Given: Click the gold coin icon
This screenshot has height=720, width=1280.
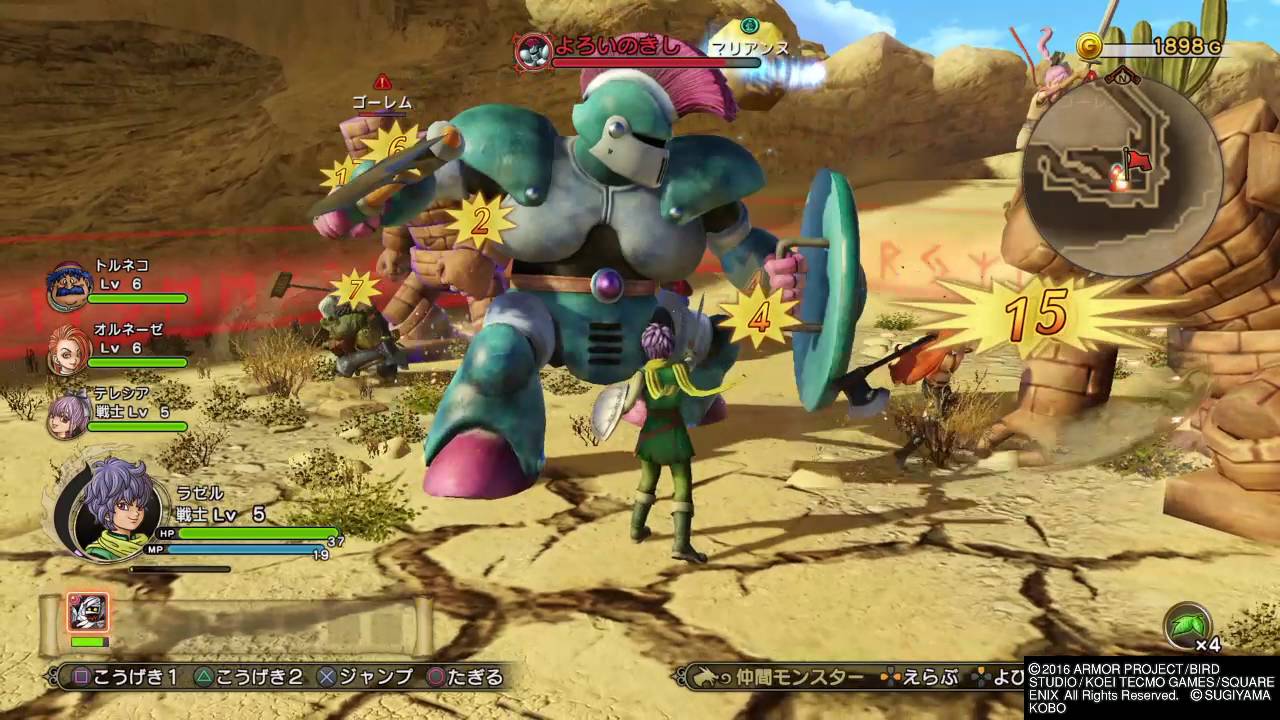Looking at the screenshot, I should click(1090, 46).
